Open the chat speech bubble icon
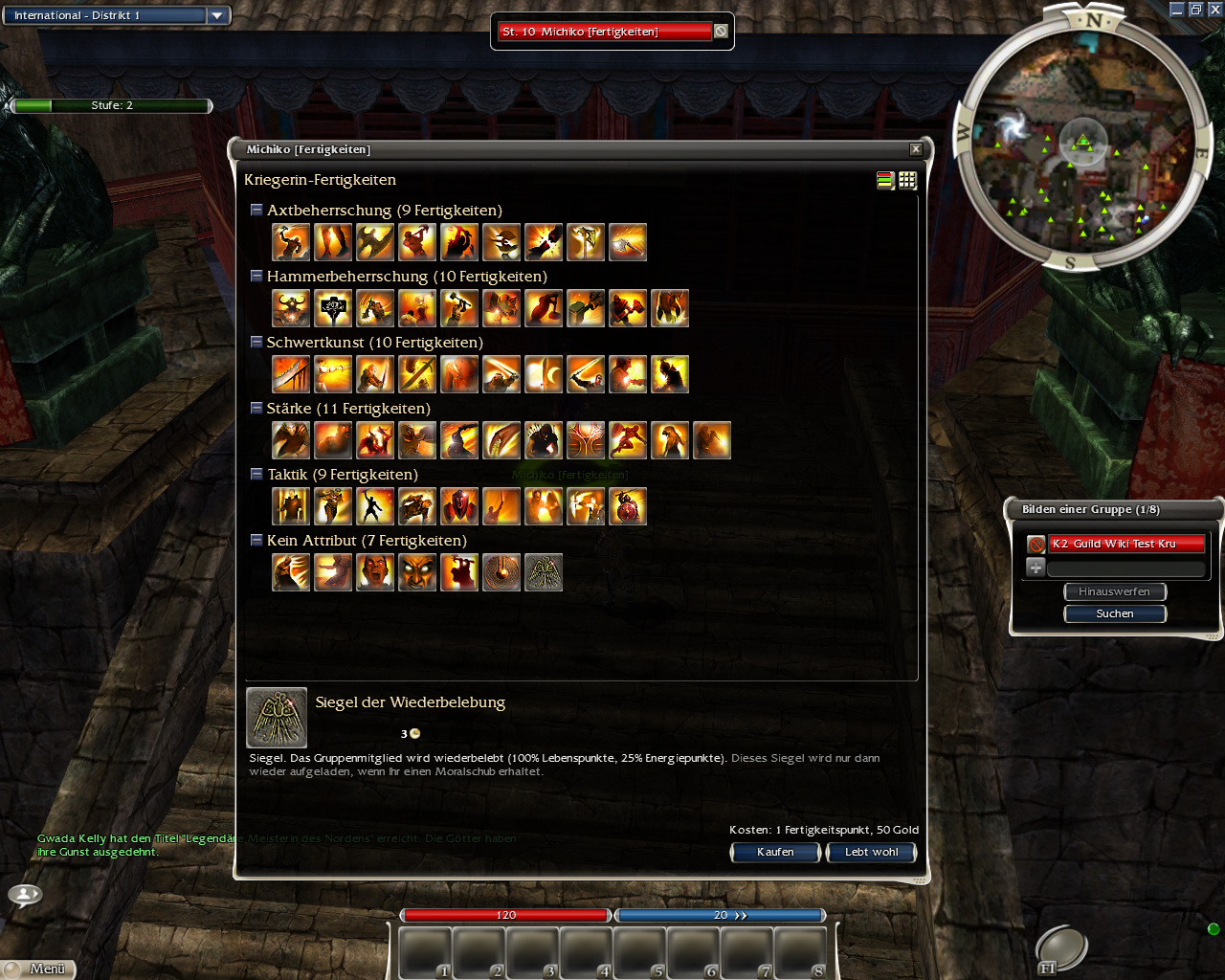Screen dimensions: 1225x980 25,895
